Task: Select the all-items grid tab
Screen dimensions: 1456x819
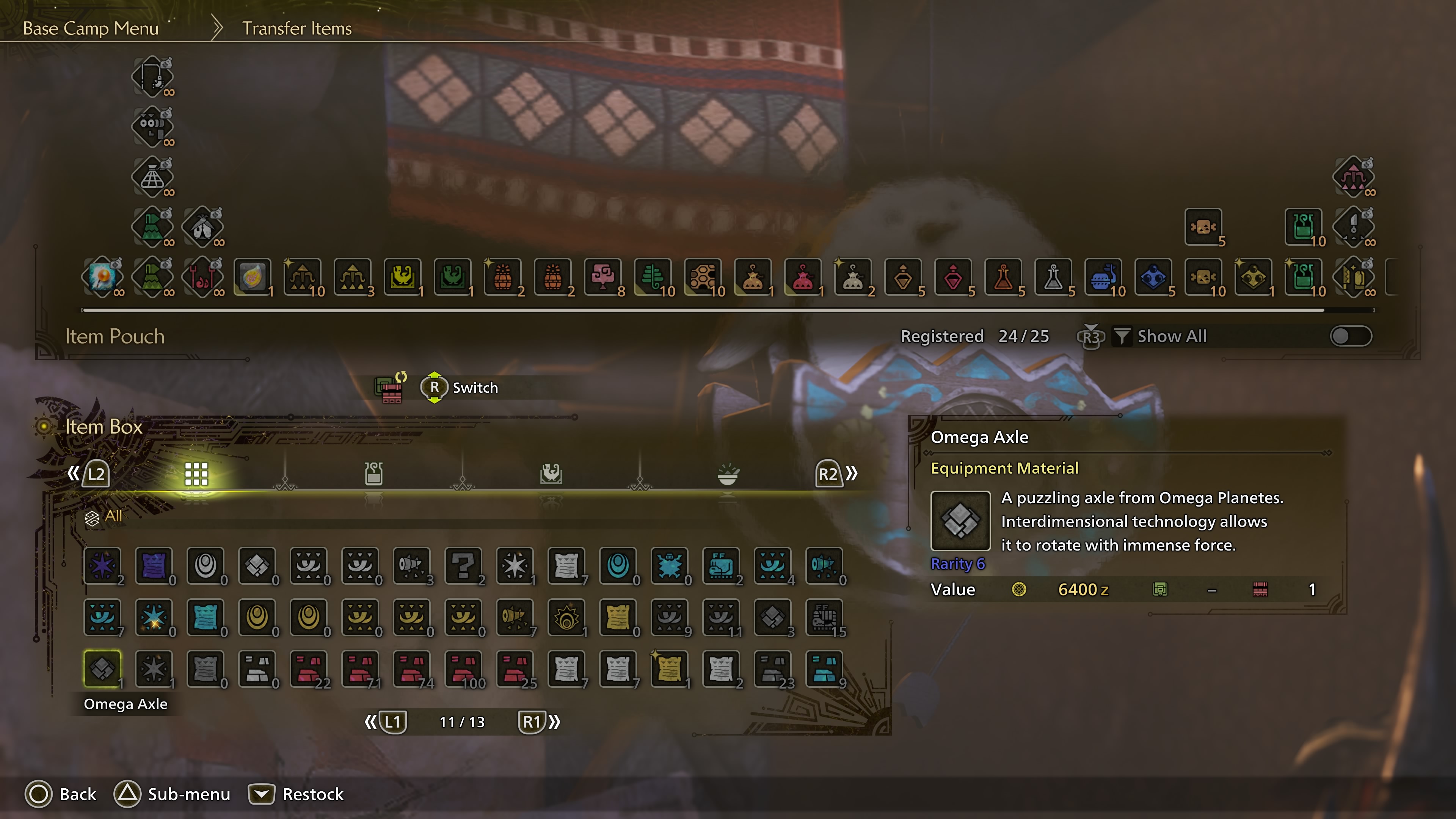Action: (x=196, y=474)
